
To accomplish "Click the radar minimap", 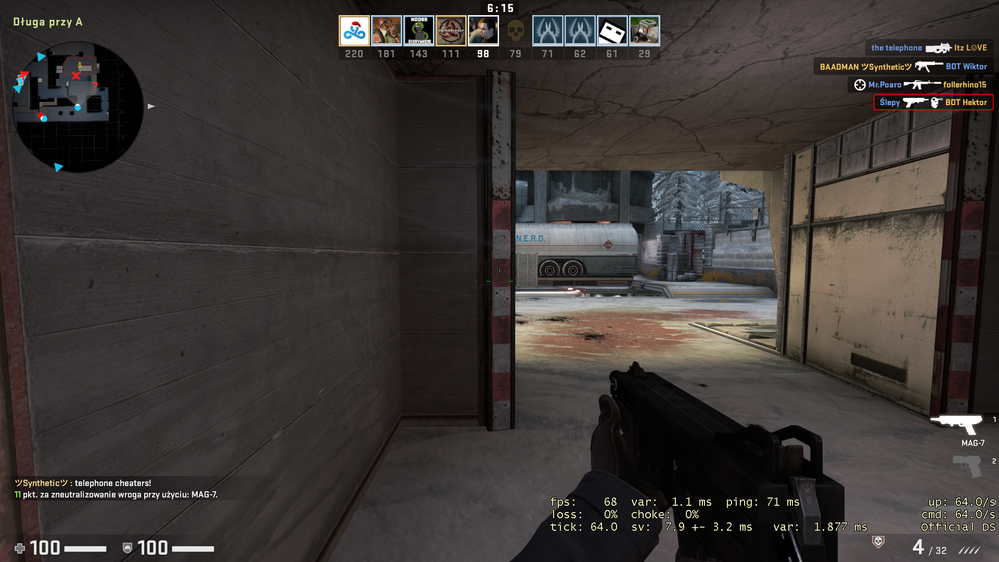I will tap(77, 105).
